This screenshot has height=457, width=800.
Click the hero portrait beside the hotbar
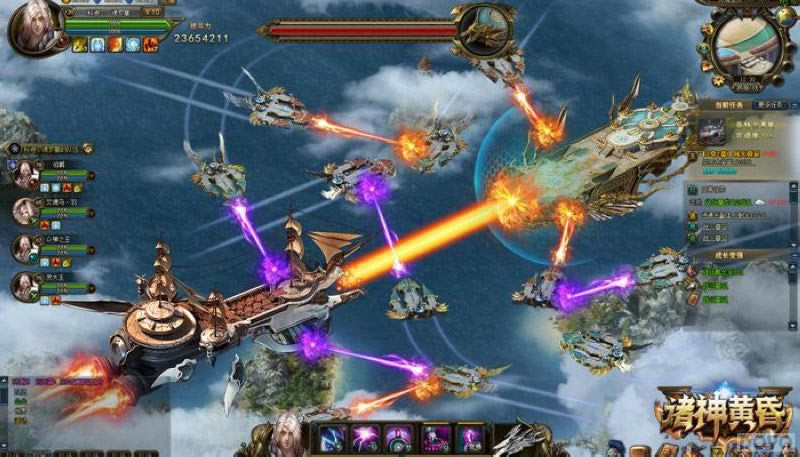(287, 434)
